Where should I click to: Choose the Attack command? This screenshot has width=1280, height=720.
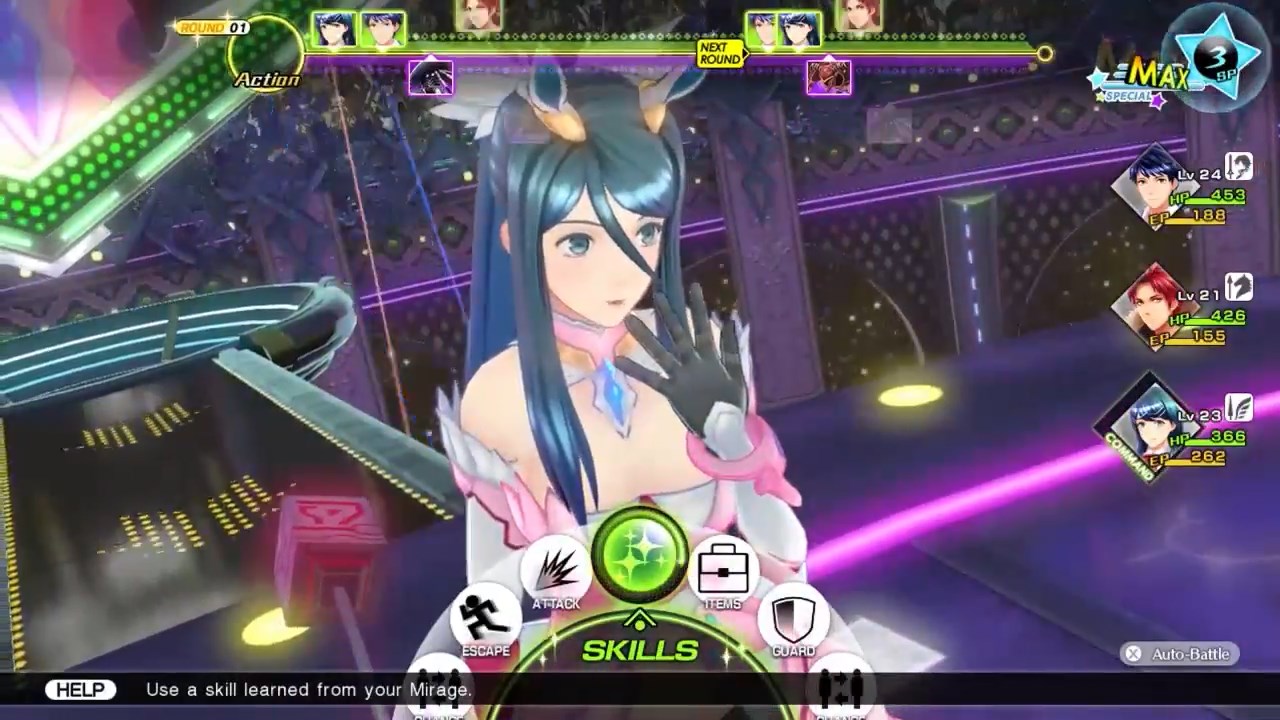point(555,571)
